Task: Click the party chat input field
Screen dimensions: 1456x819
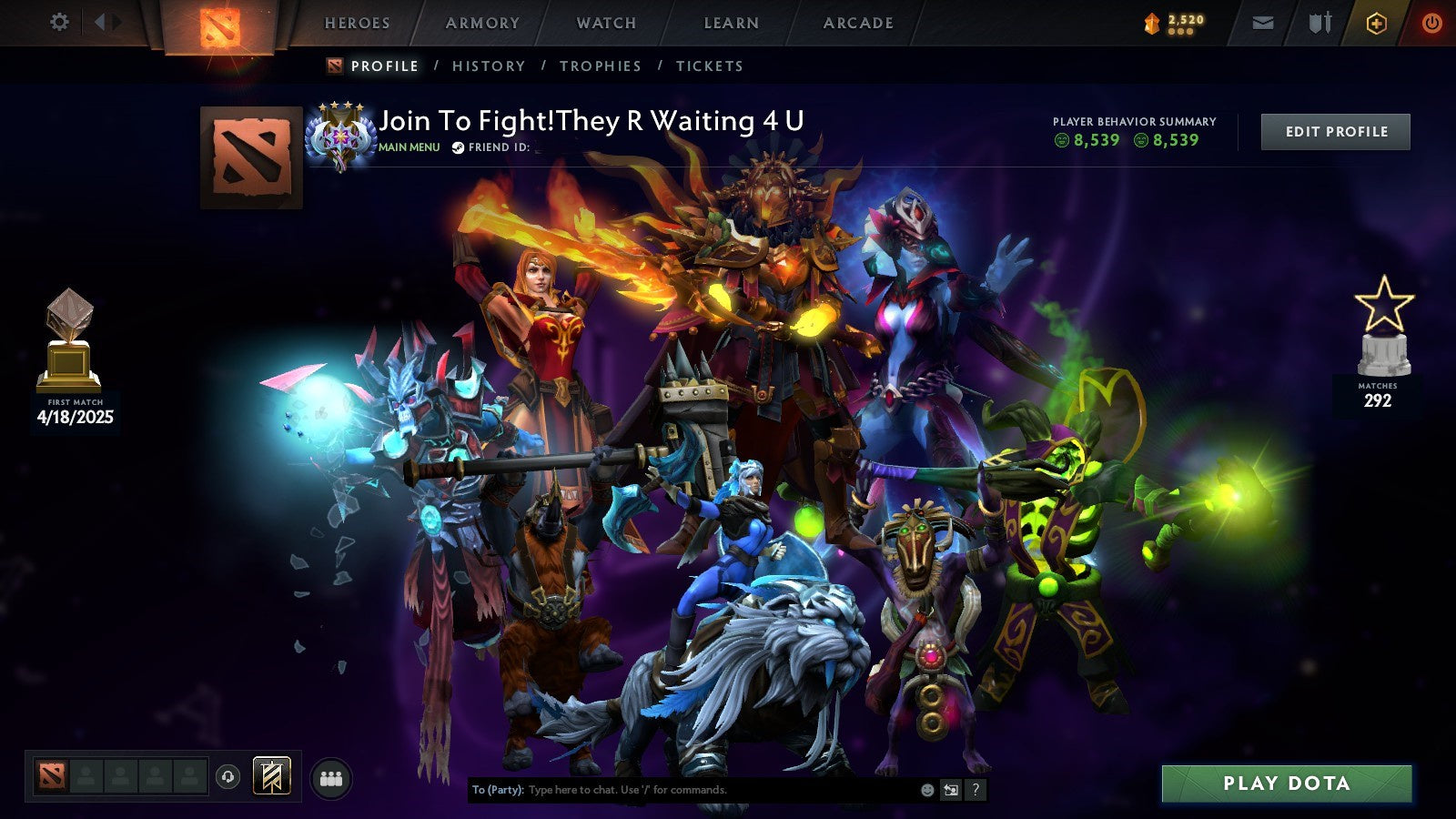Action: tap(682, 789)
